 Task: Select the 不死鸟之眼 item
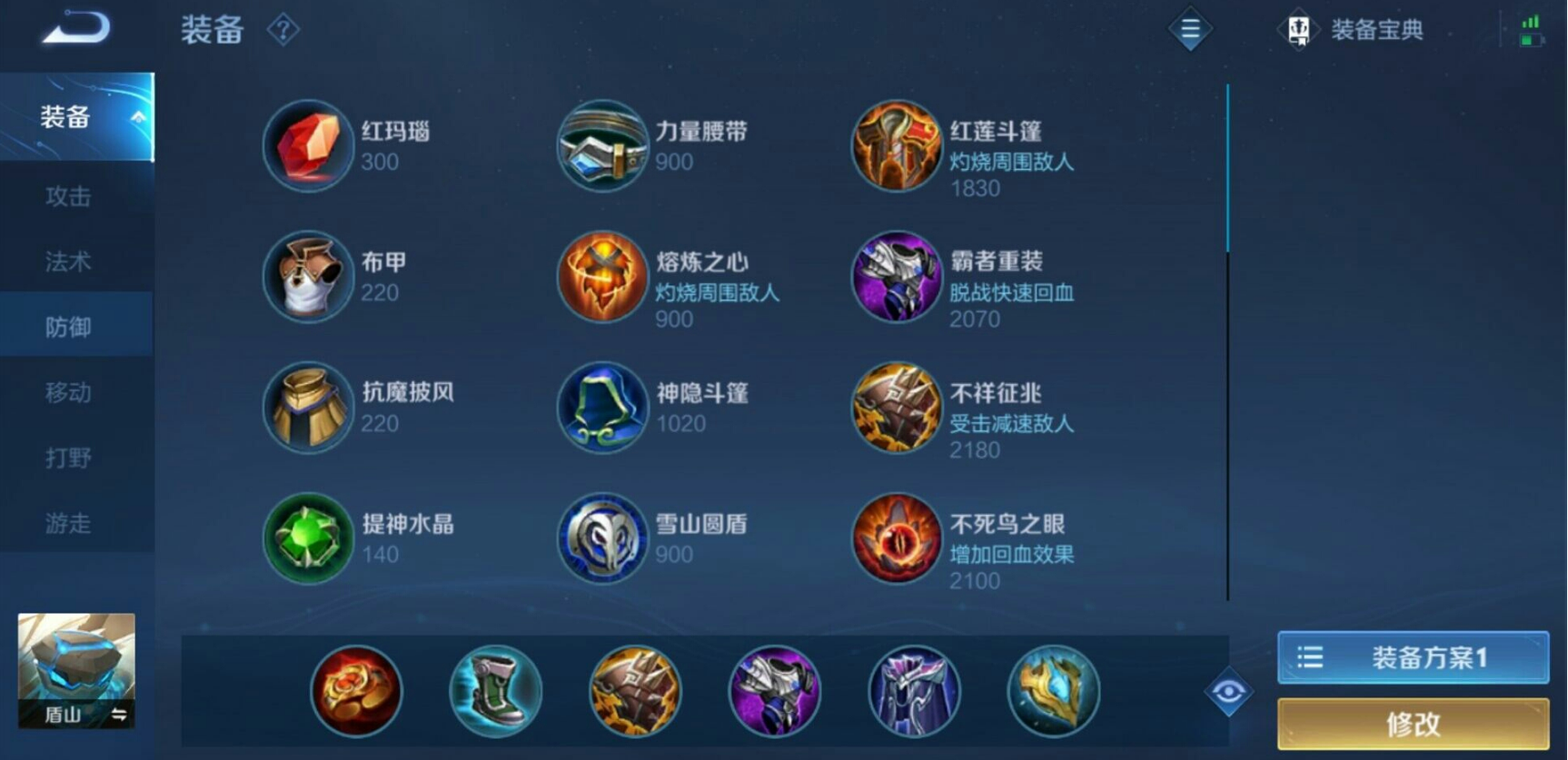point(897,538)
